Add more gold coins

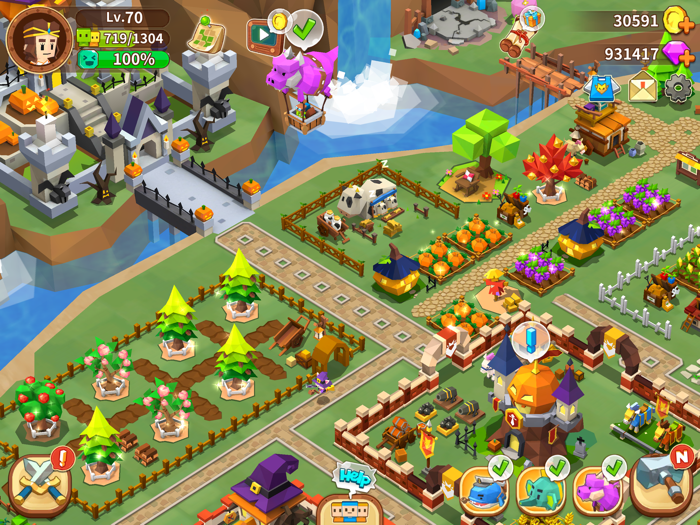[x=679, y=21]
